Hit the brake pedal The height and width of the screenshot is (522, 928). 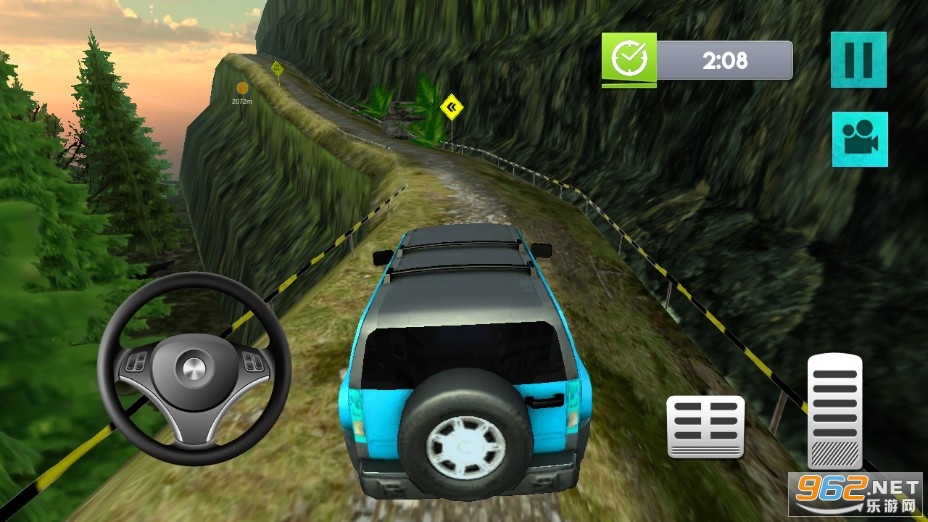coord(706,427)
